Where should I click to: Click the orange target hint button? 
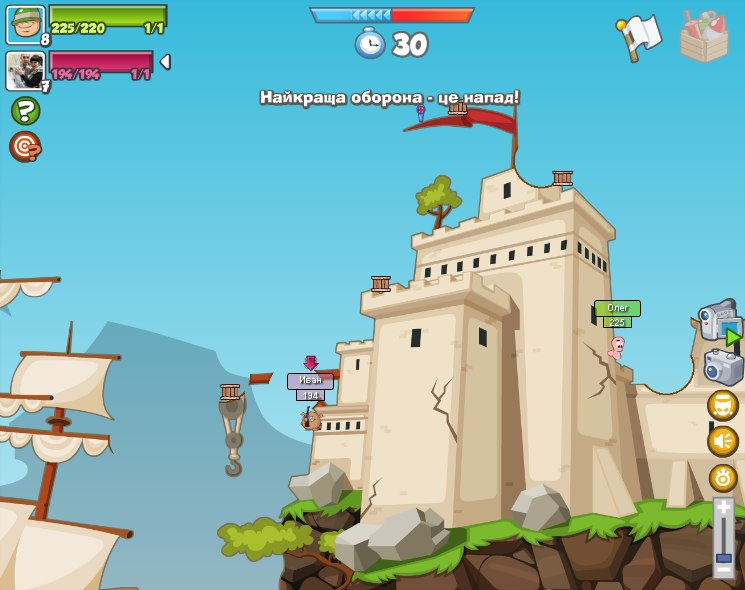pos(25,146)
